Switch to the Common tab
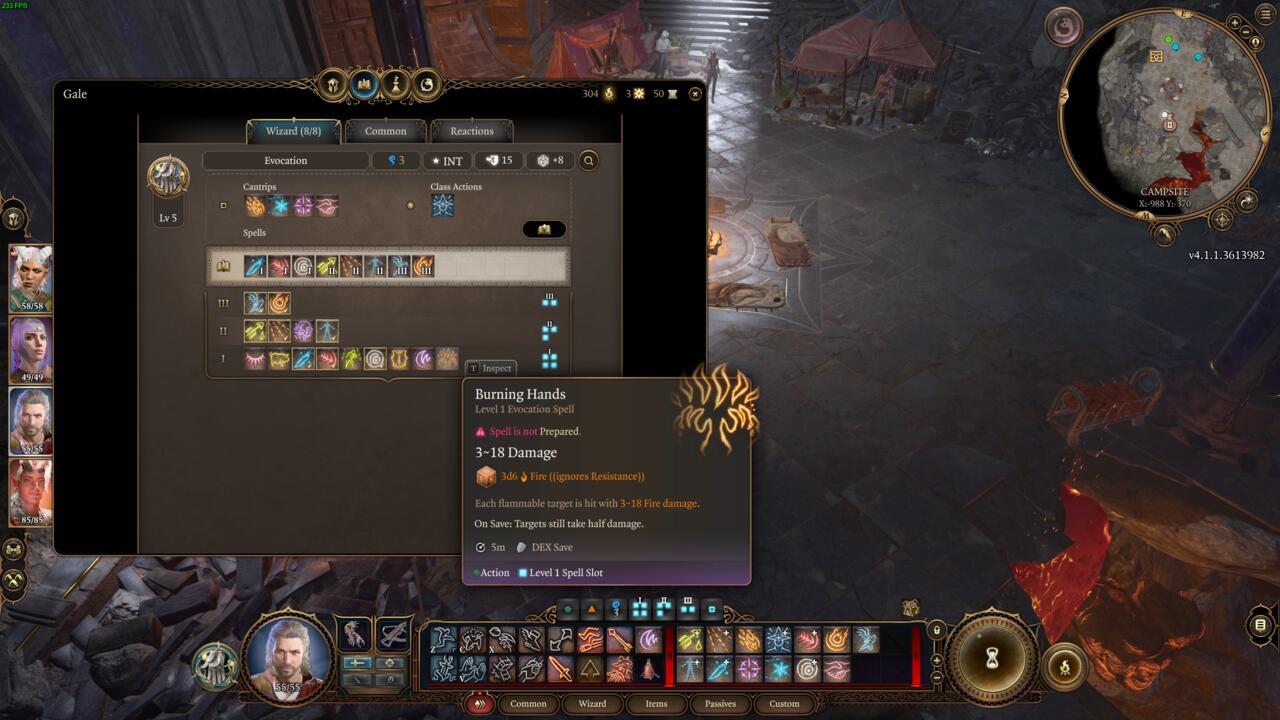This screenshot has height=720, width=1280. pyautogui.click(x=387, y=131)
